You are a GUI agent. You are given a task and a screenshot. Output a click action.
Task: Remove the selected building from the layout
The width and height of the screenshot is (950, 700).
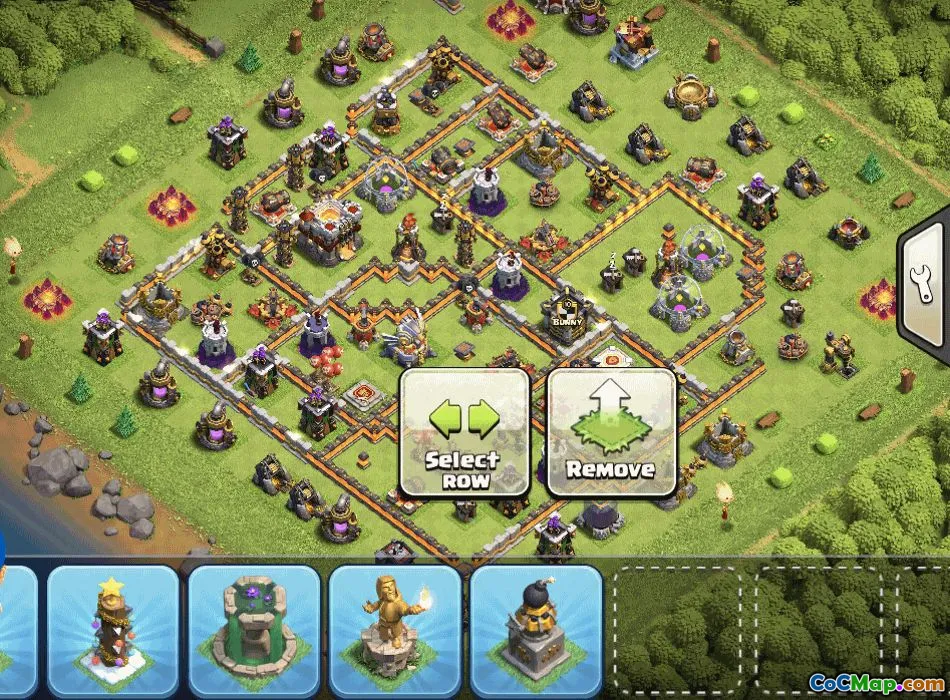pyautogui.click(x=610, y=433)
